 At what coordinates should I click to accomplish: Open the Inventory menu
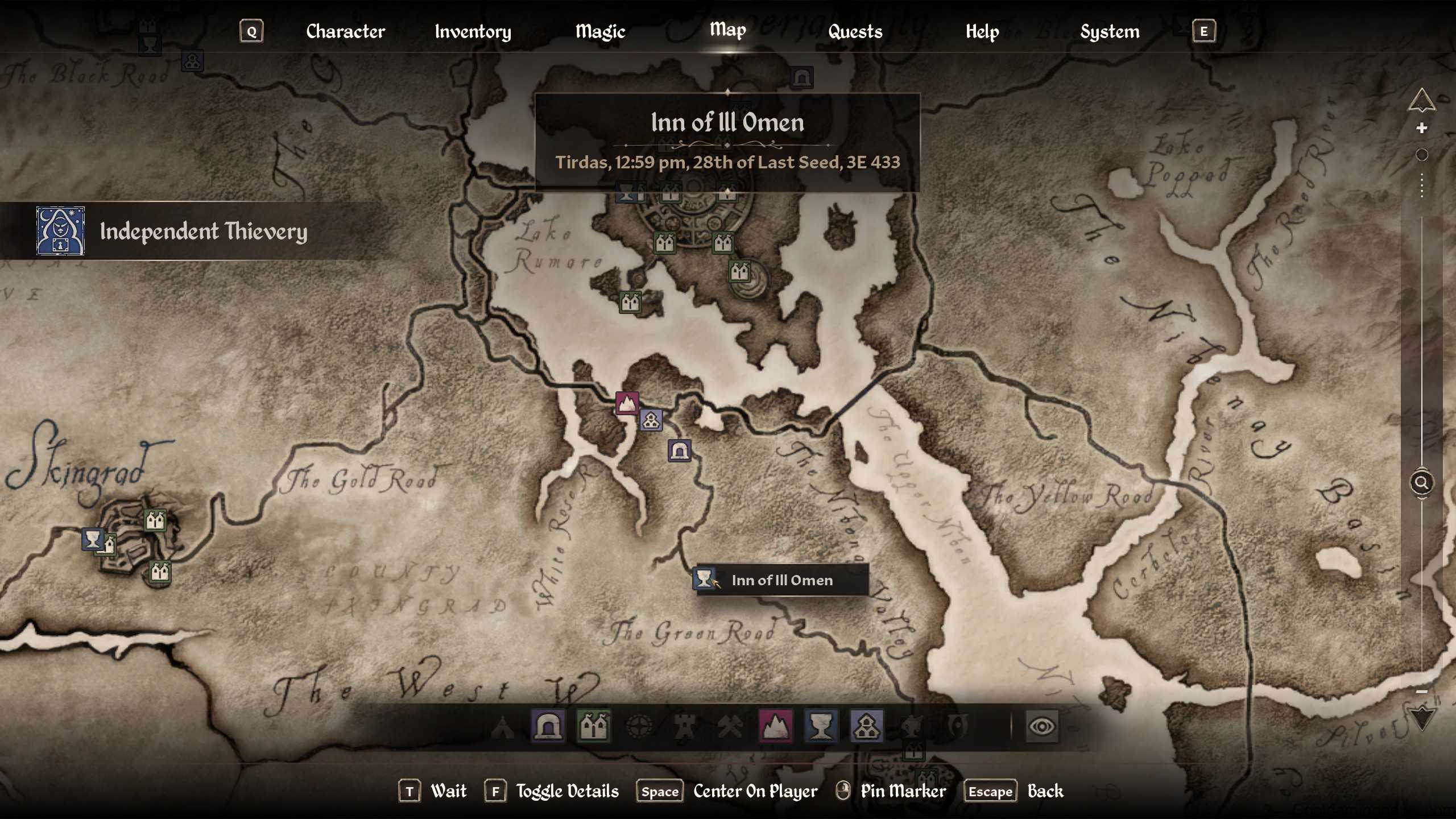coord(472,31)
